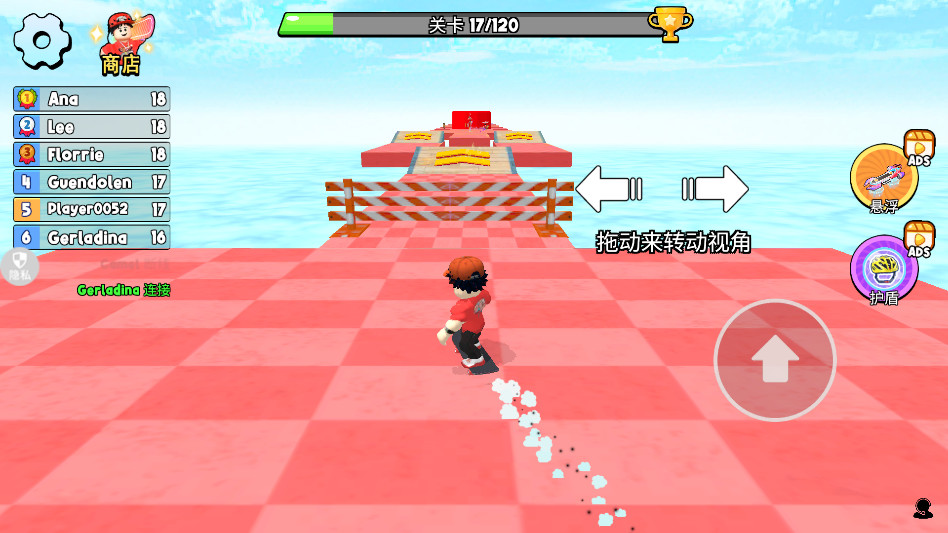Select Ana's leaderboard row

[92, 99]
